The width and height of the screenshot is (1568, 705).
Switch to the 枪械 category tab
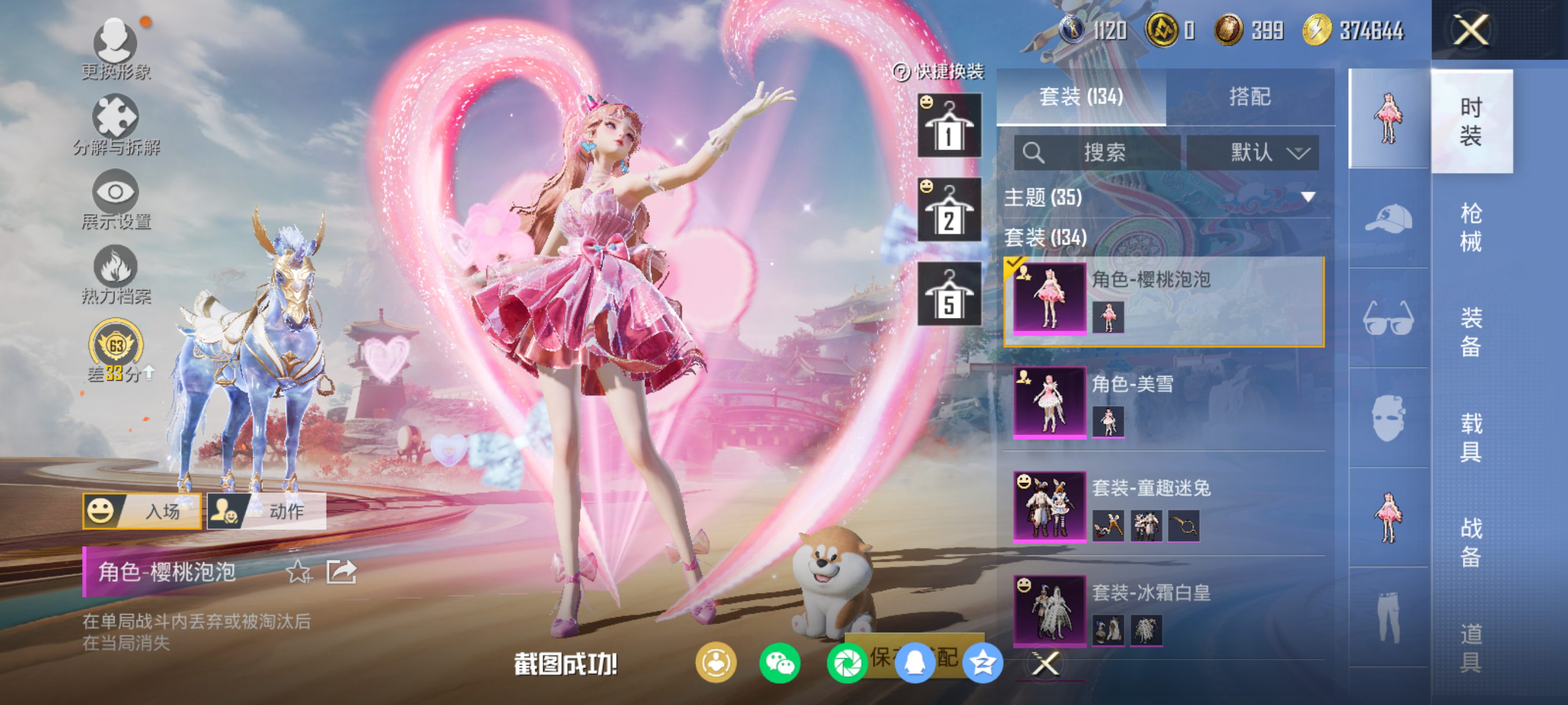[1471, 227]
